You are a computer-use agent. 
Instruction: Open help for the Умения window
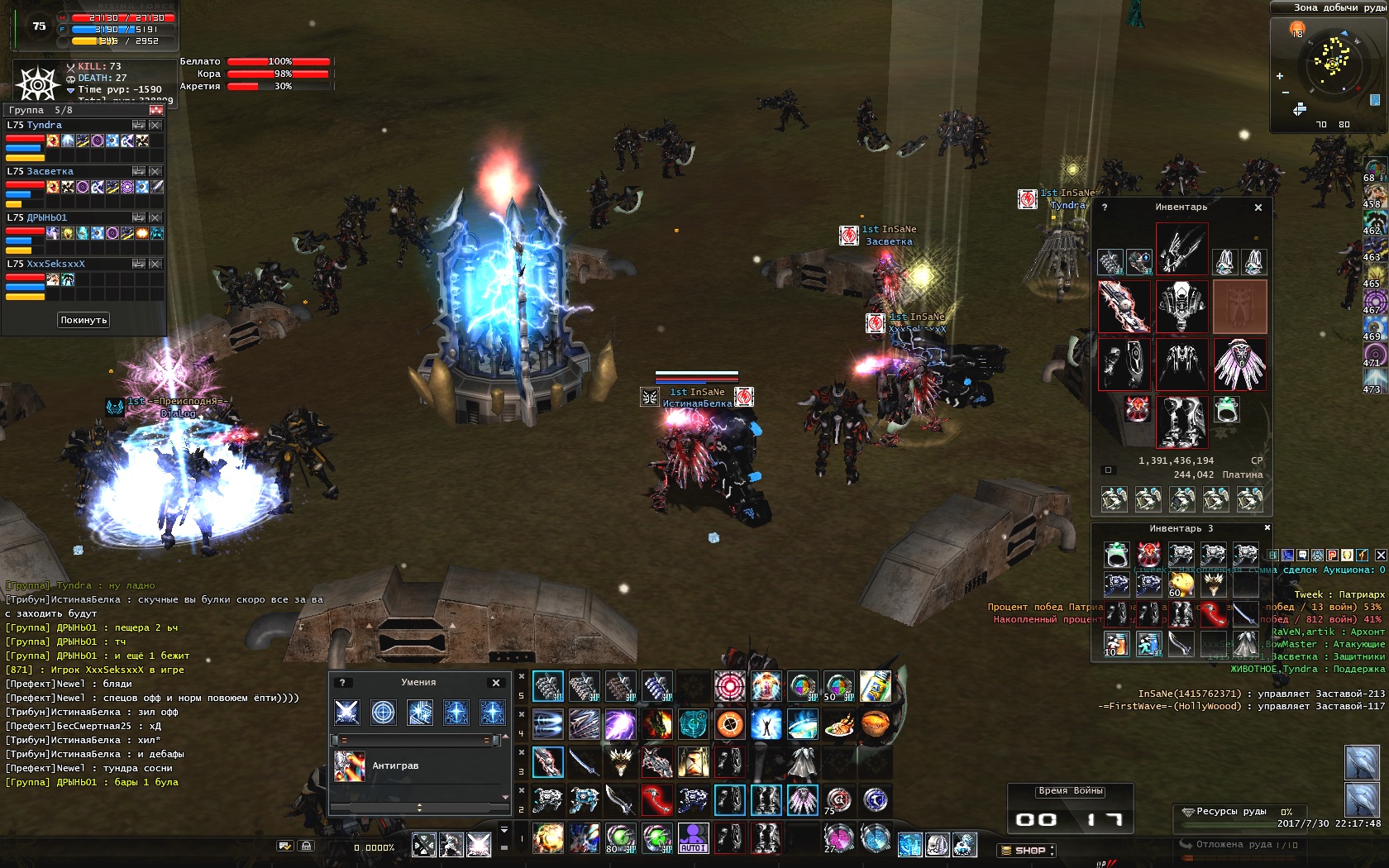(342, 683)
